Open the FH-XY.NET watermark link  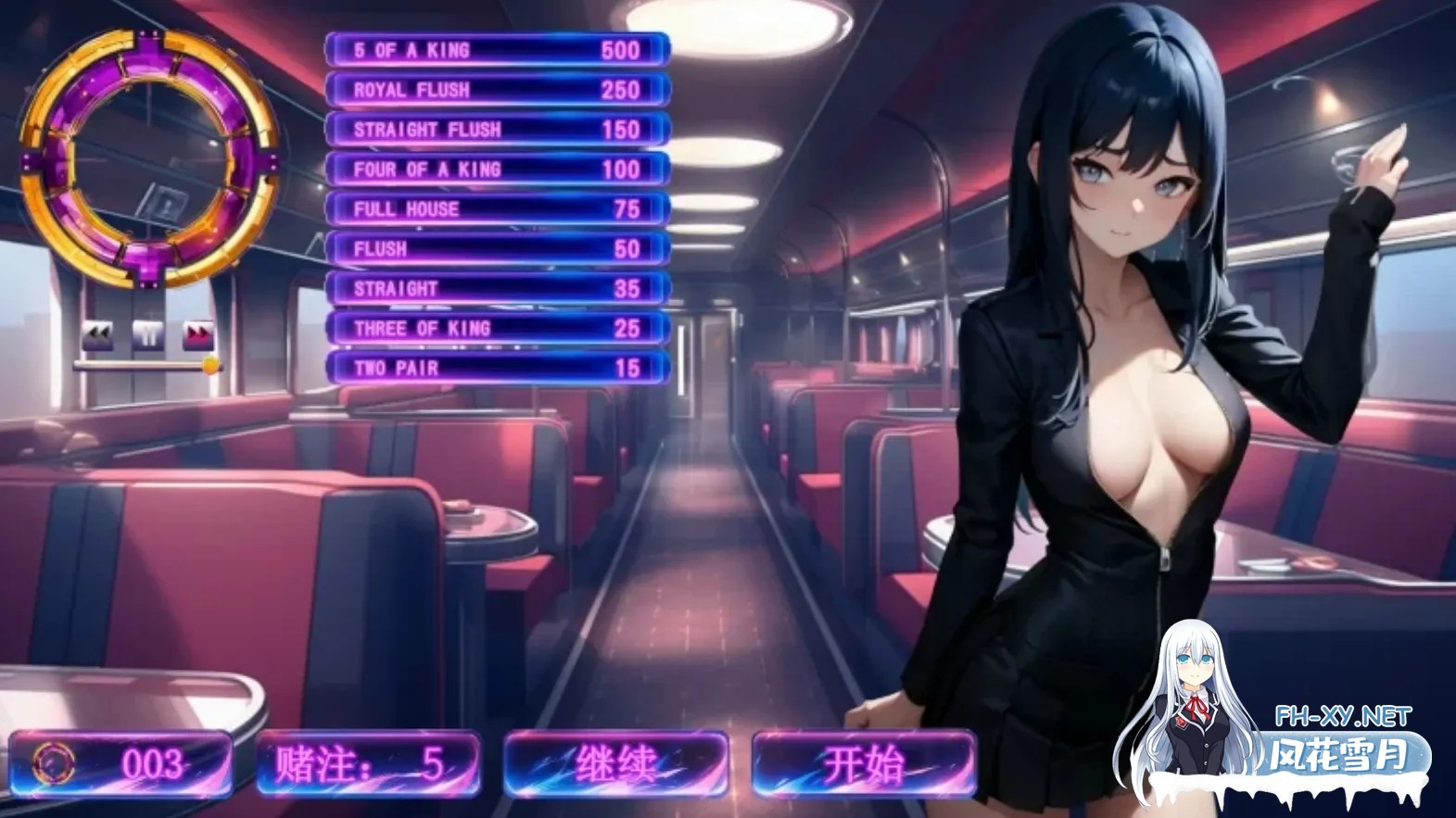tap(1342, 716)
